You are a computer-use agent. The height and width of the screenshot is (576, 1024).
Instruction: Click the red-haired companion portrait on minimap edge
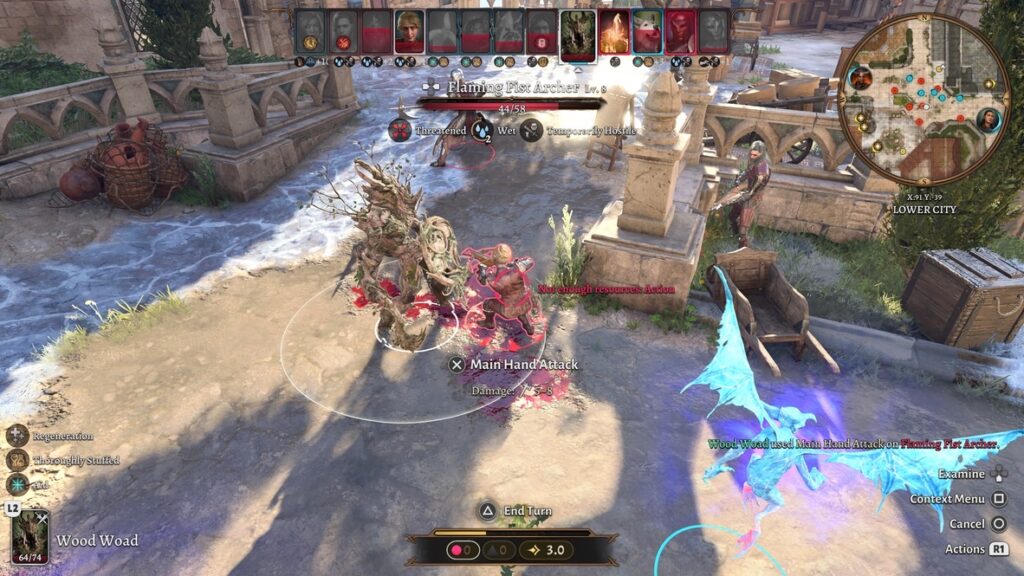[860, 78]
